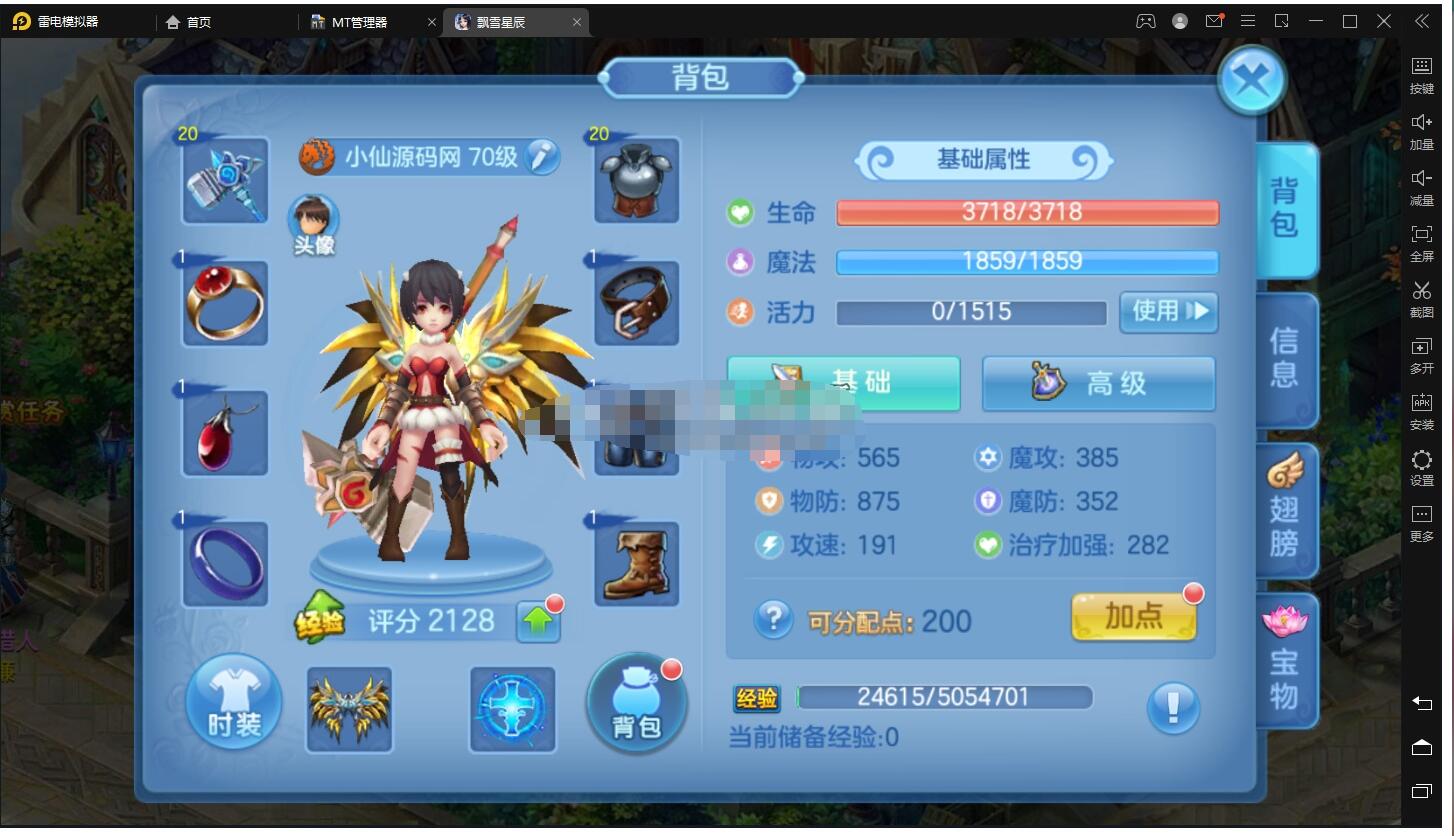Image resolution: width=1454 pixels, height=836 pixels.
Task: Select the equipped armor chest piece slot
Action: (x=636, y=180)
